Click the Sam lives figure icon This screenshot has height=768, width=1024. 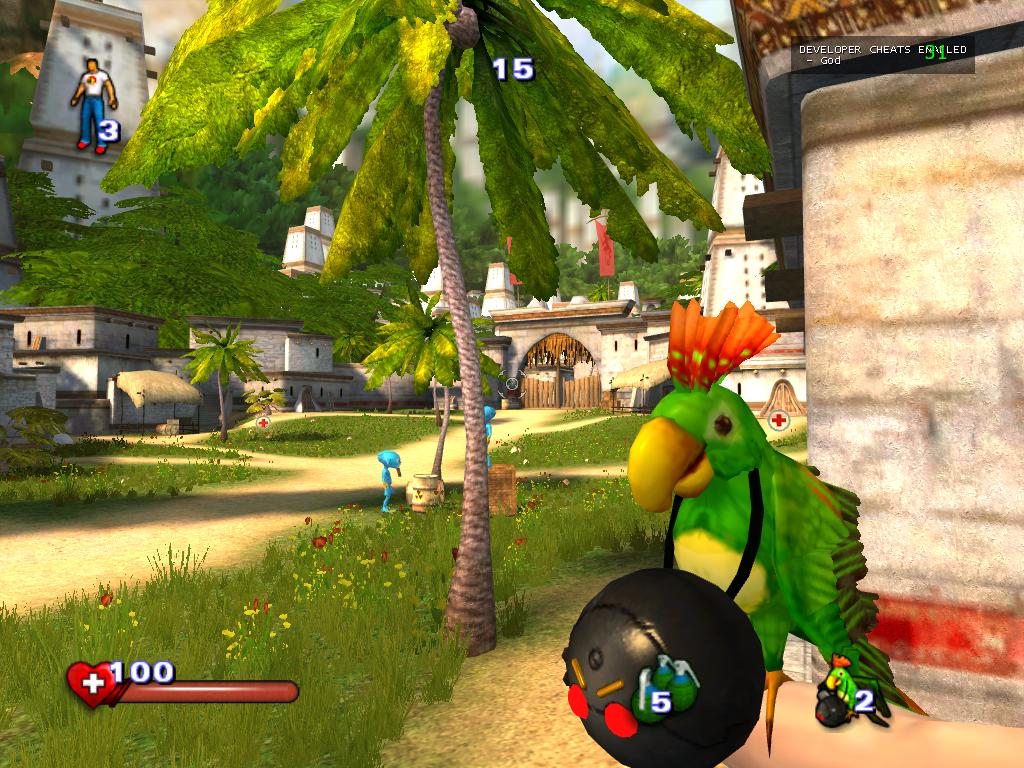94,104
